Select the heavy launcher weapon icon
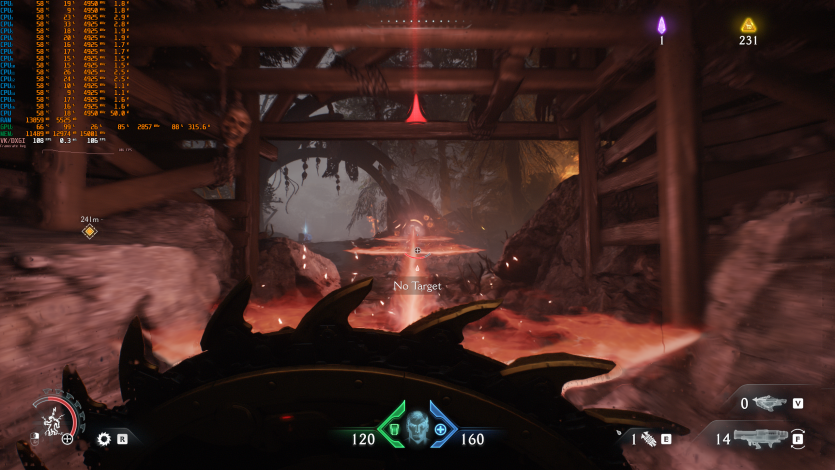Image resolution: width=835 pixels, height=470 pixels. [x=762, y=437]
